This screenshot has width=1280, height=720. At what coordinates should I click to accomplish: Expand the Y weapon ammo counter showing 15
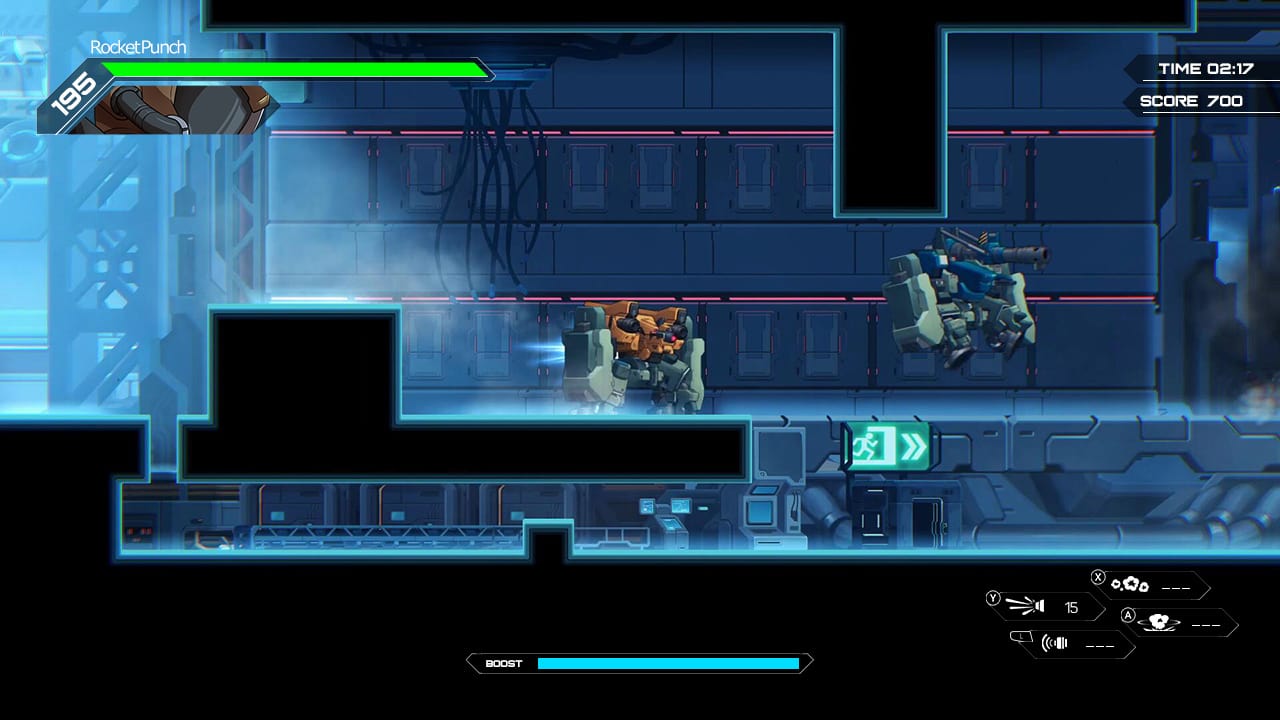click(x=1072, y=605)
